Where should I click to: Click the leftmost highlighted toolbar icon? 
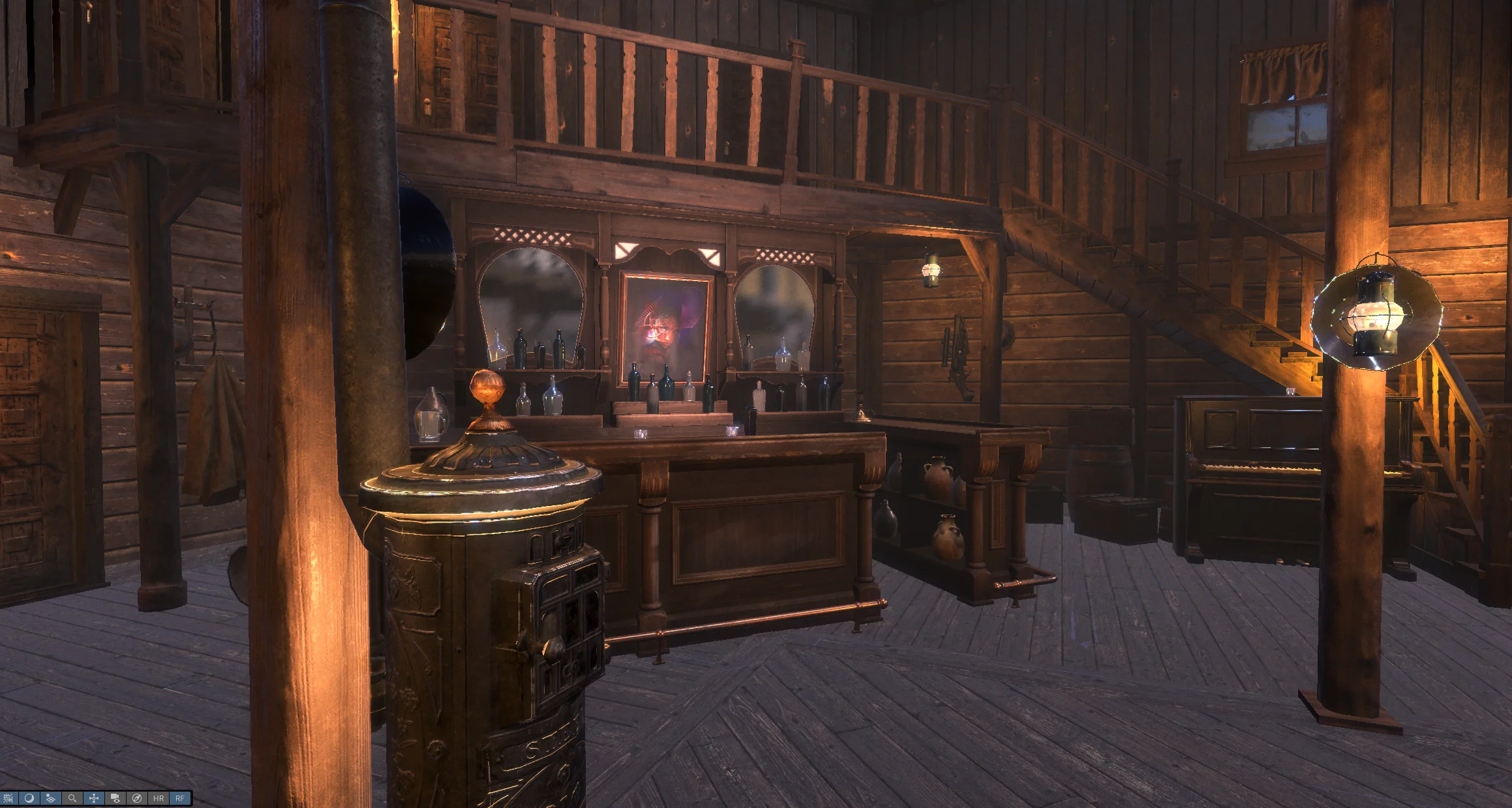point(8,798)
